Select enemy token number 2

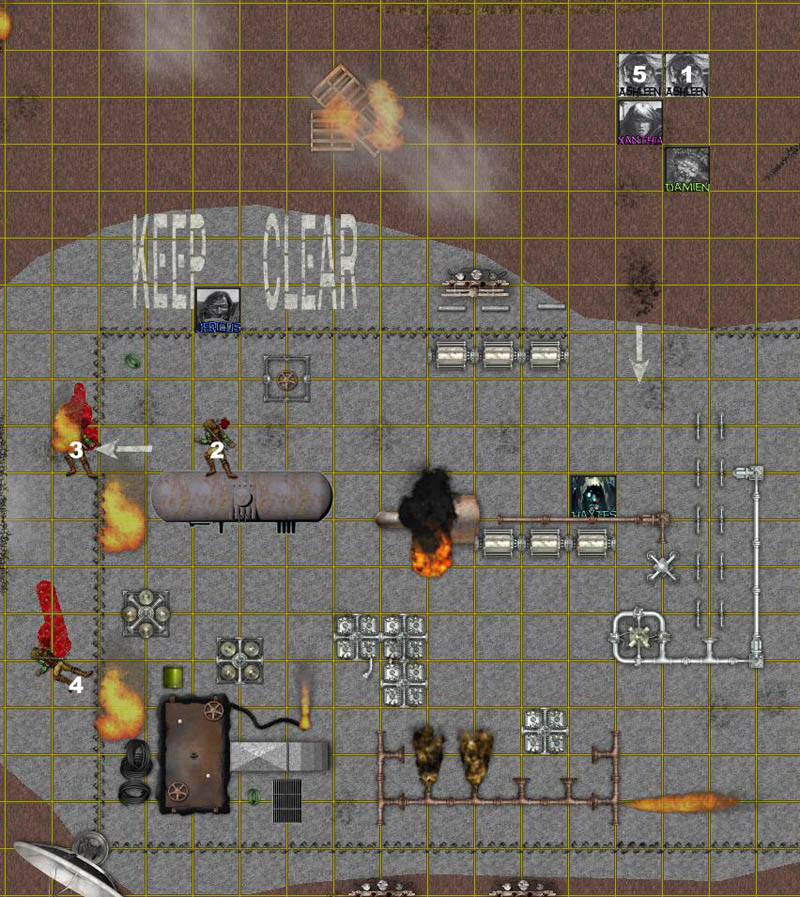click(x=217, y=446)
